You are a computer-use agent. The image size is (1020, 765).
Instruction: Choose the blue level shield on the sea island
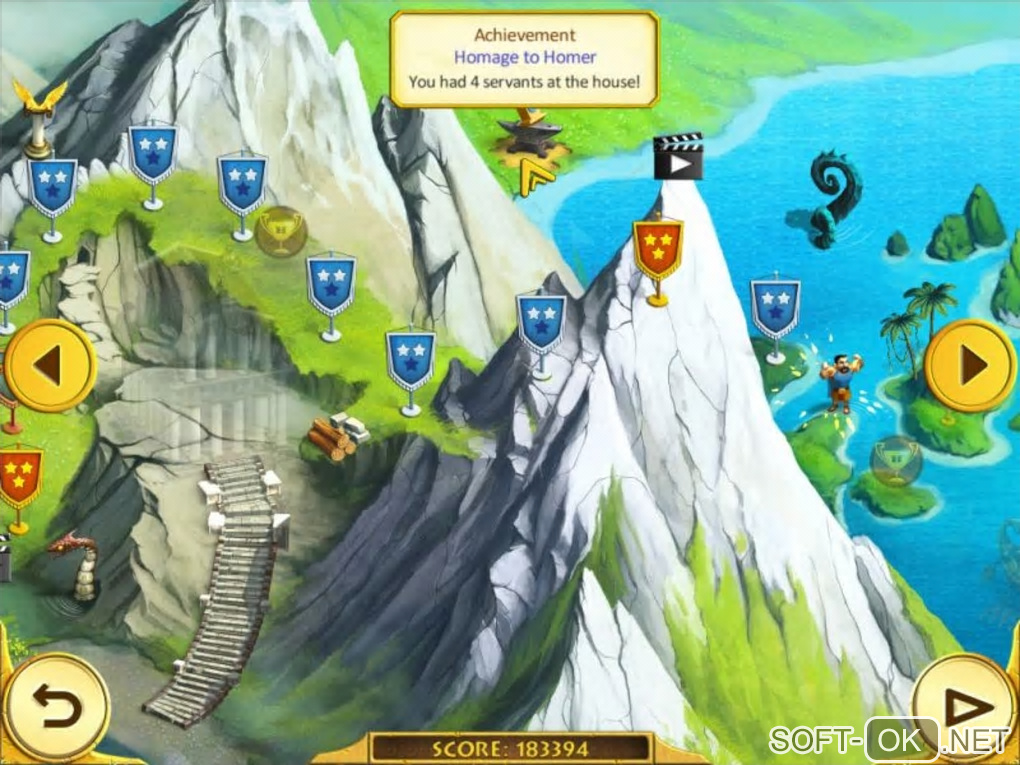click(775, 307)
